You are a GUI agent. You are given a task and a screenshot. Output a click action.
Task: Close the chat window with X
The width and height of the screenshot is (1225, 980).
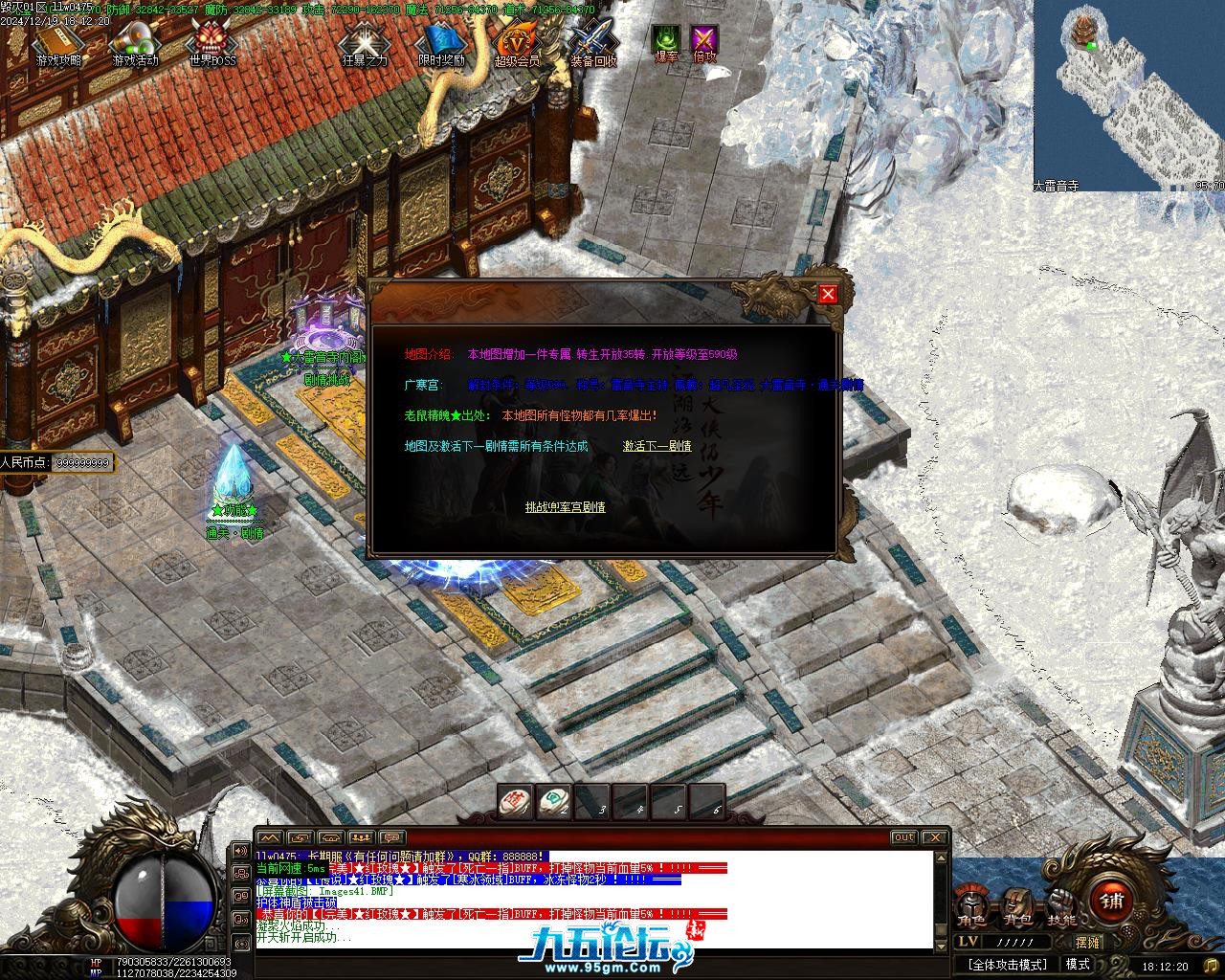[x=935, y=837]
